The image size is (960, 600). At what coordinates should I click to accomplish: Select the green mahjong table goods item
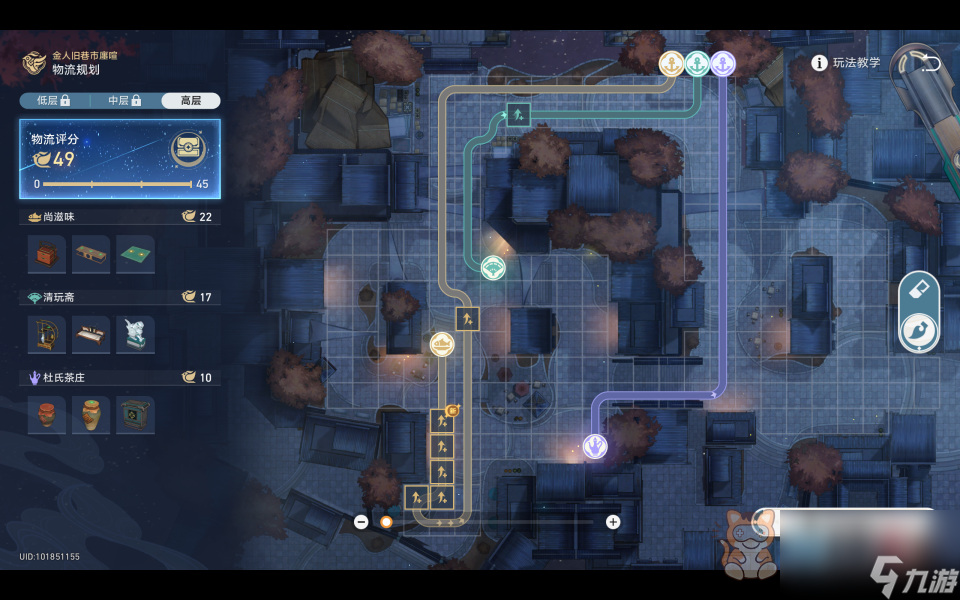(x=135, y=254)
